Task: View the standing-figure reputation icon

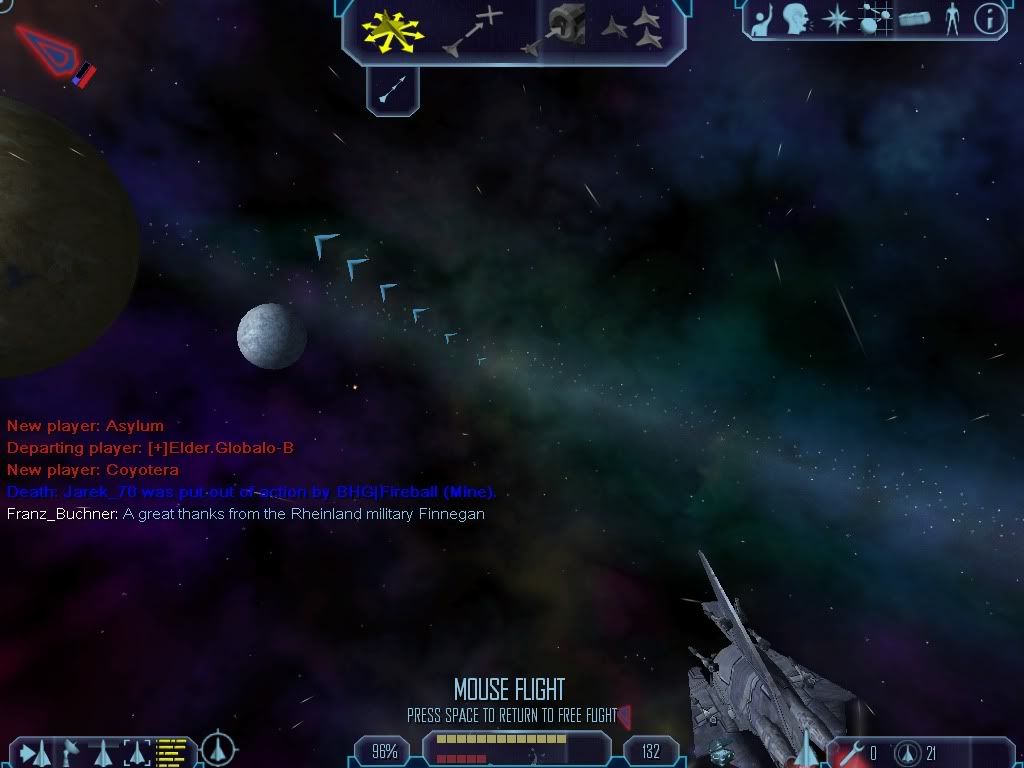Action: 953,19
